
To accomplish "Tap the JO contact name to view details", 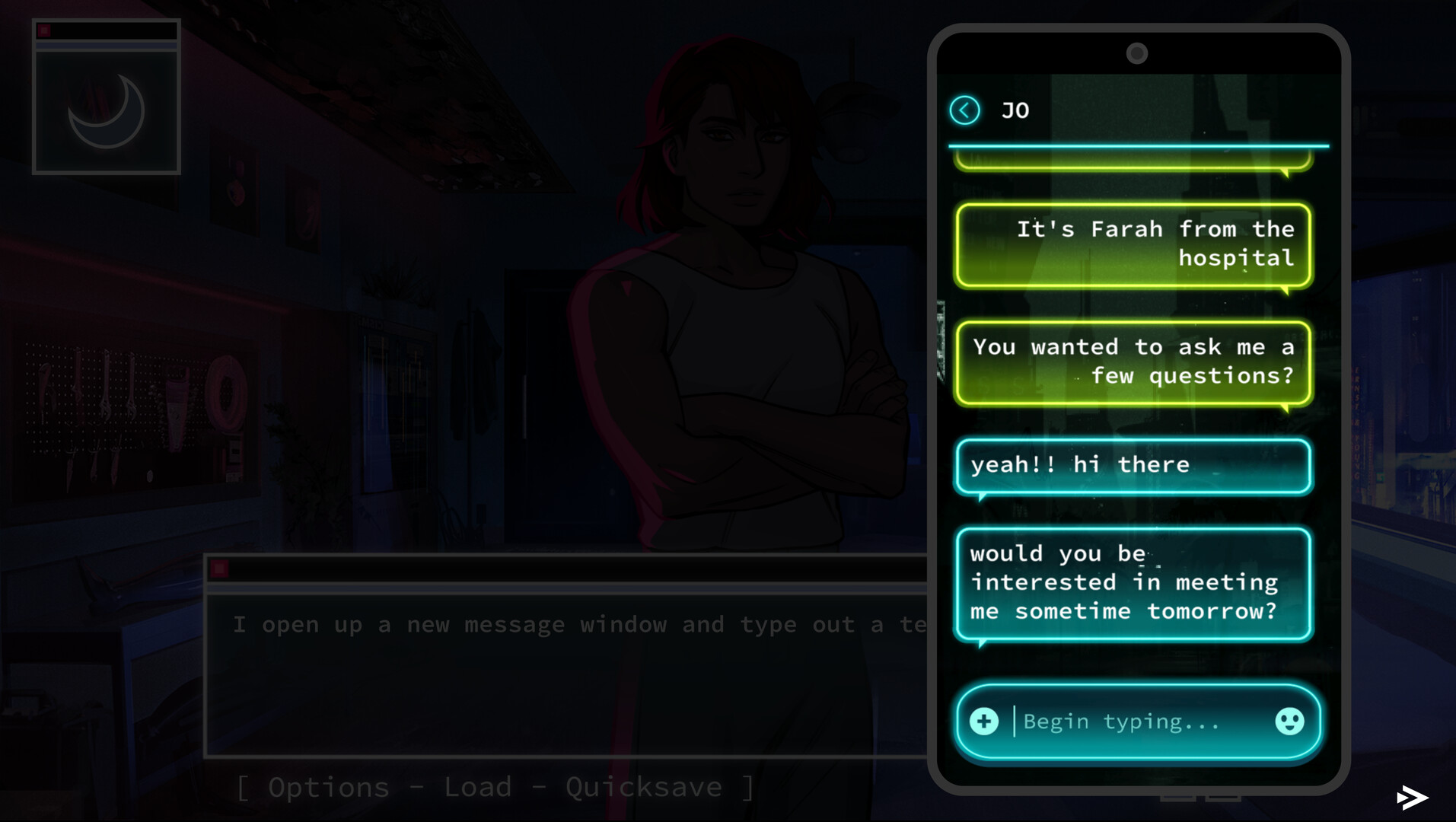I will [1015, 110].
